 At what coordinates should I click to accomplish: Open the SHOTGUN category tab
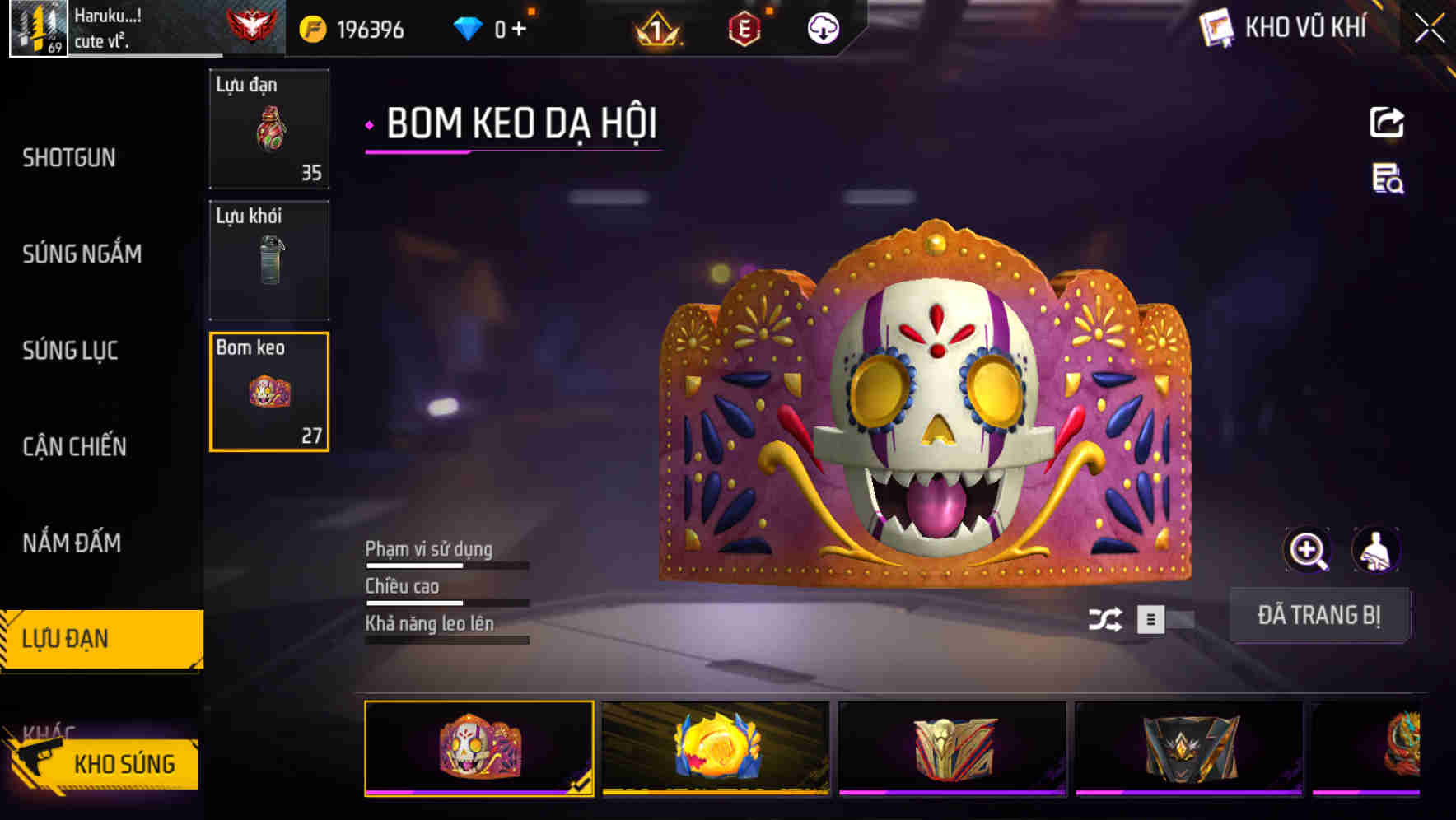click(69, 157)
